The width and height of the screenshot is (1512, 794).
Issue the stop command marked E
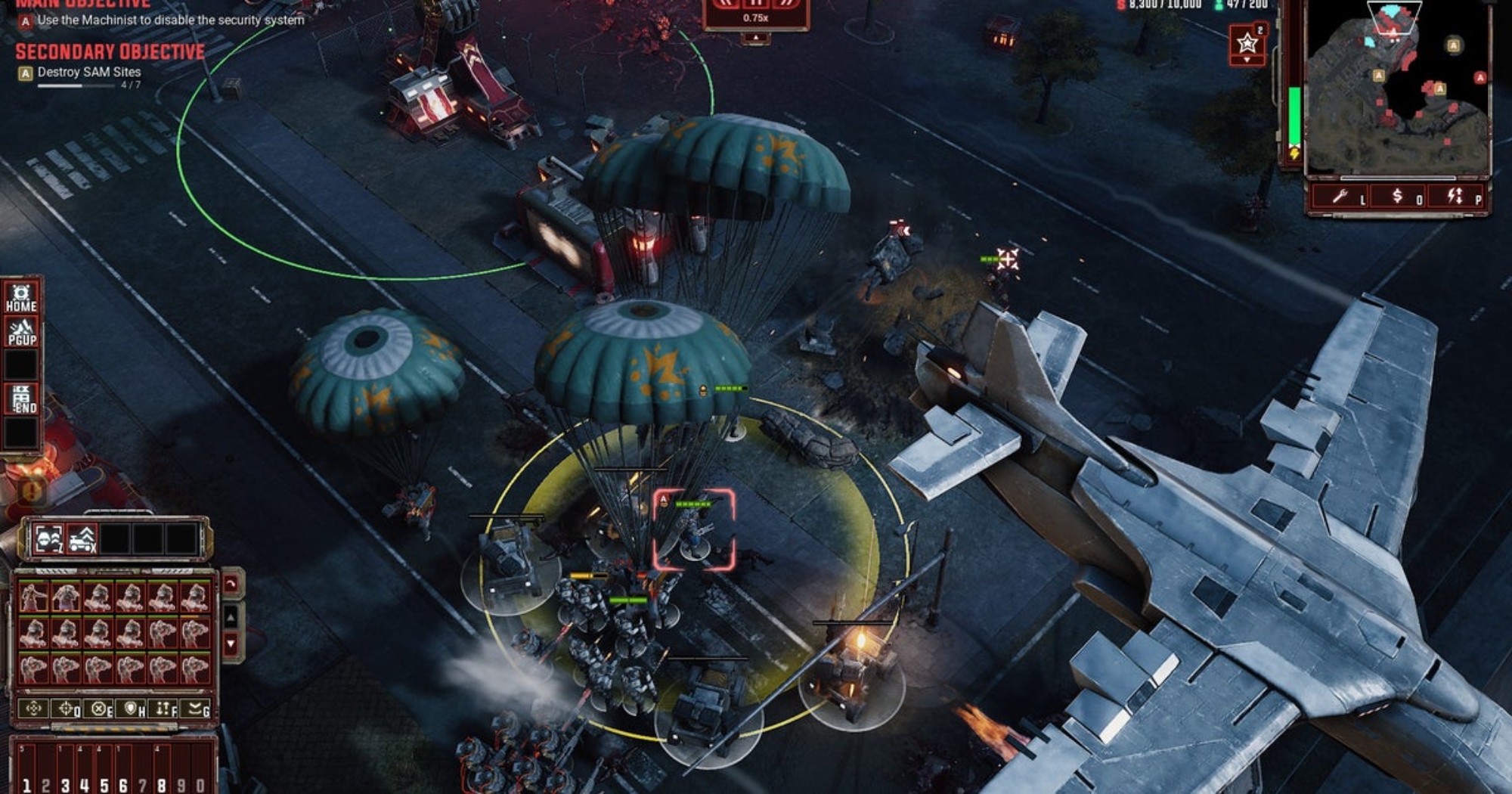tap(99, 709)
